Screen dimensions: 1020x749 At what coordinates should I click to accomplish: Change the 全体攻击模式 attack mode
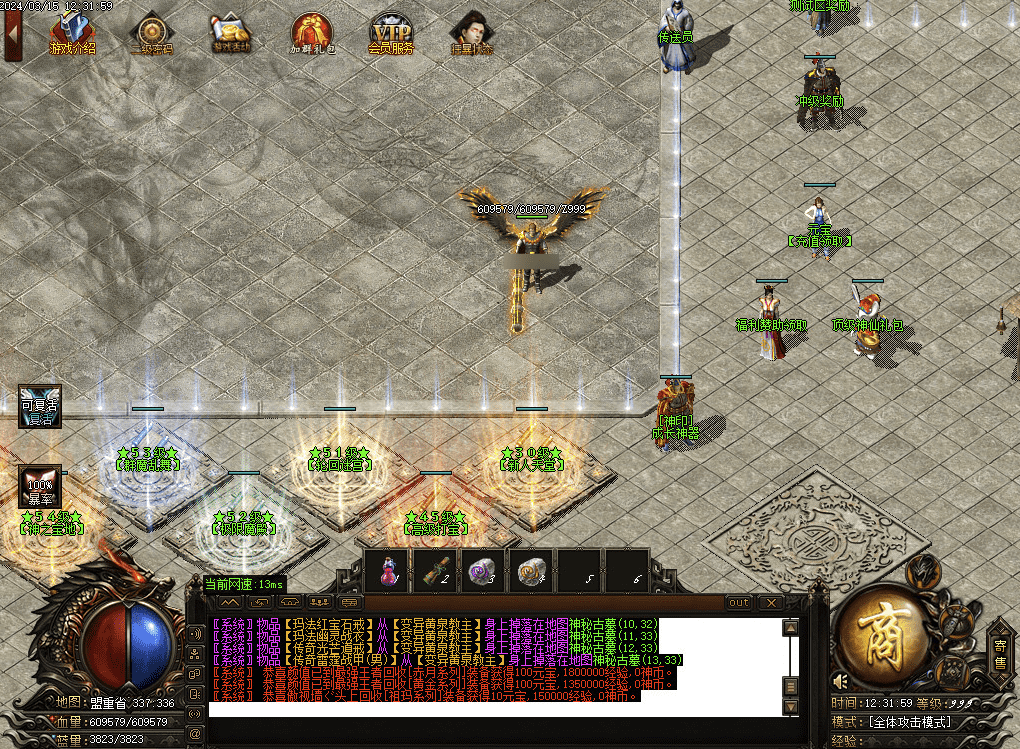click(x=925, y=721)
